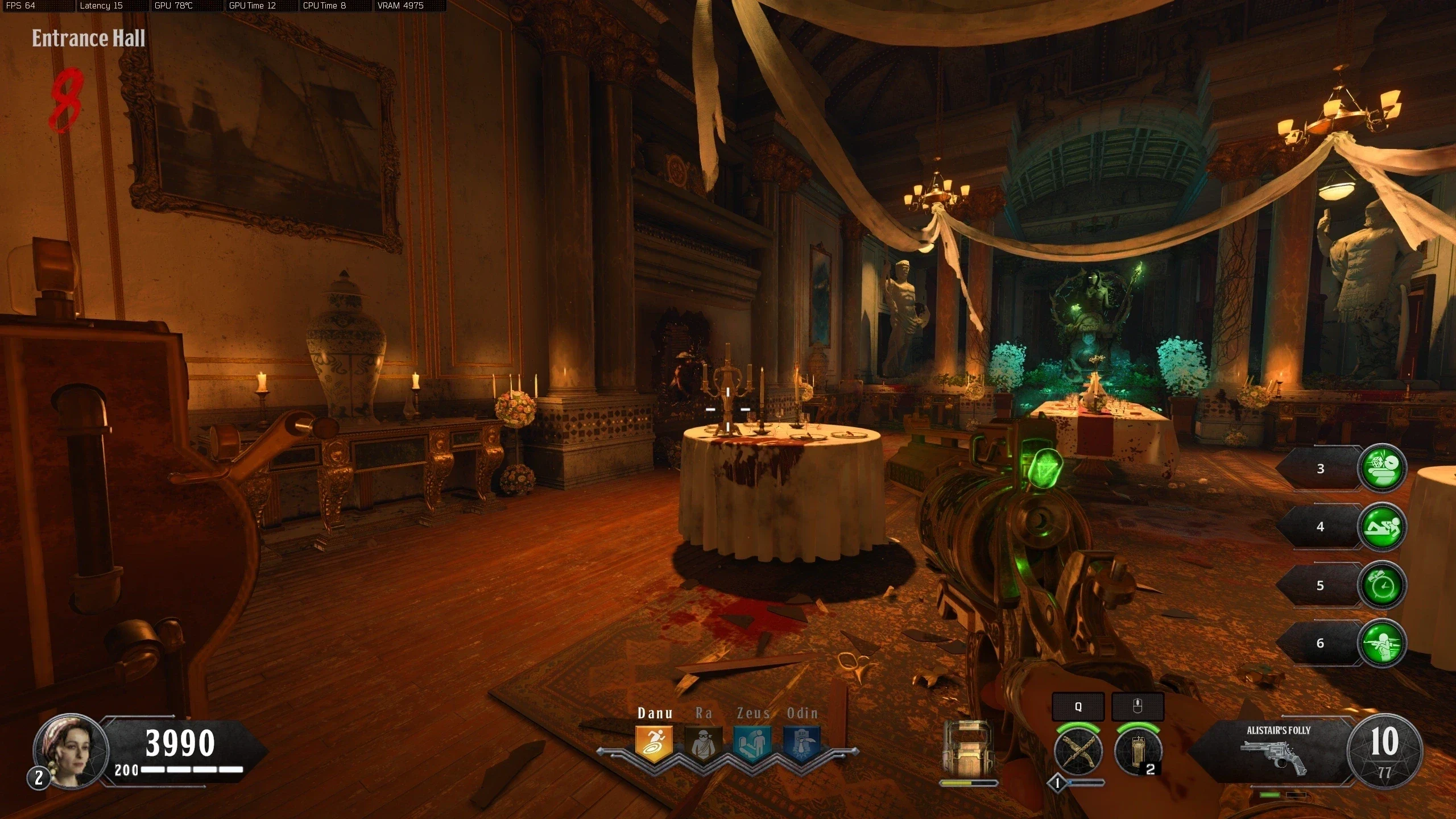Use the rifleman elixir in slot 6
The image size is (1456, 819).
pyautogui.click(x=1381, y=643)
